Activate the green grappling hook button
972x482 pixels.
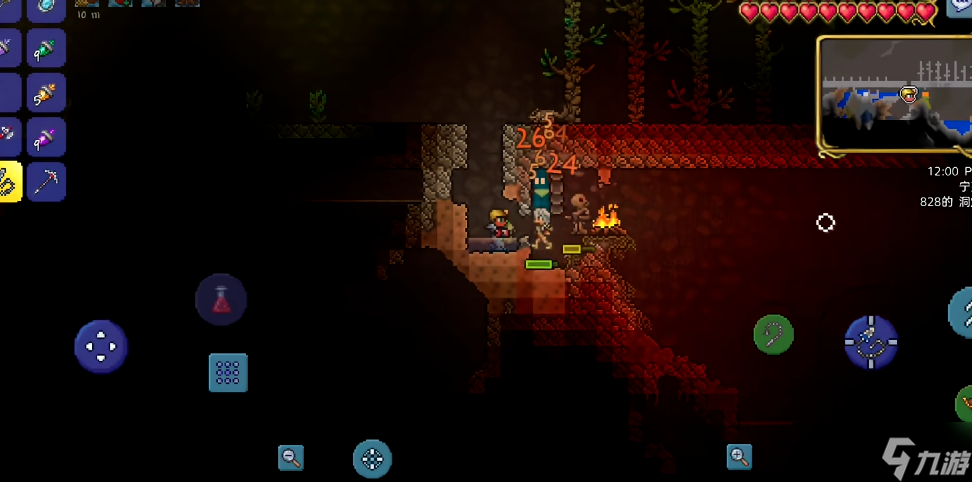click(773, 334)
